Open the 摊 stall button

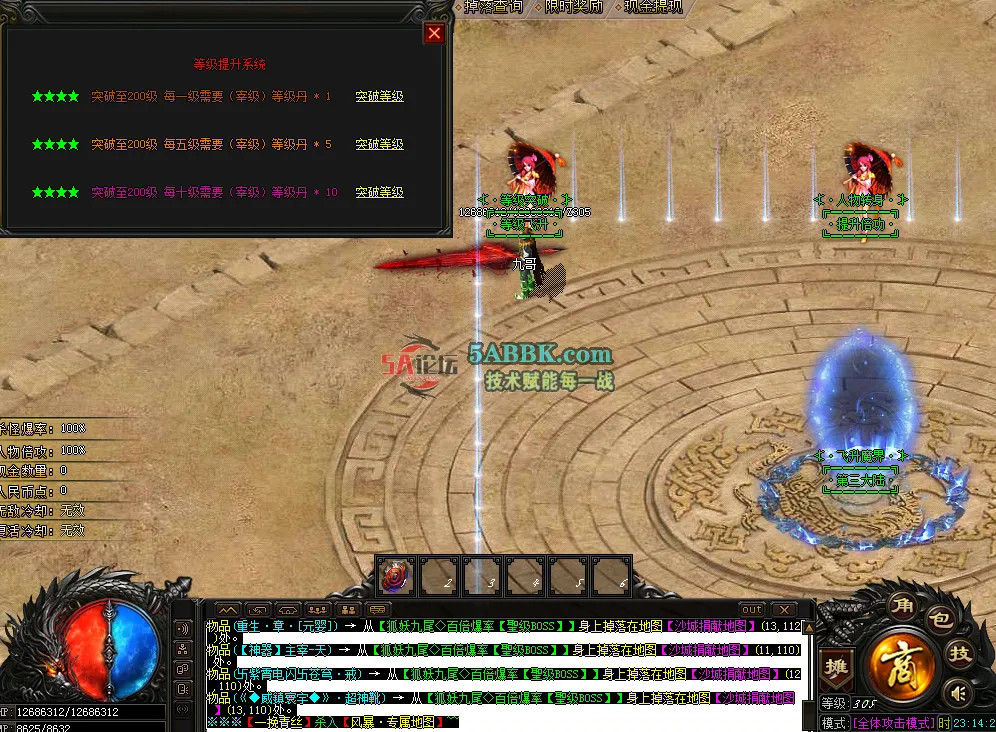(834, 667)
